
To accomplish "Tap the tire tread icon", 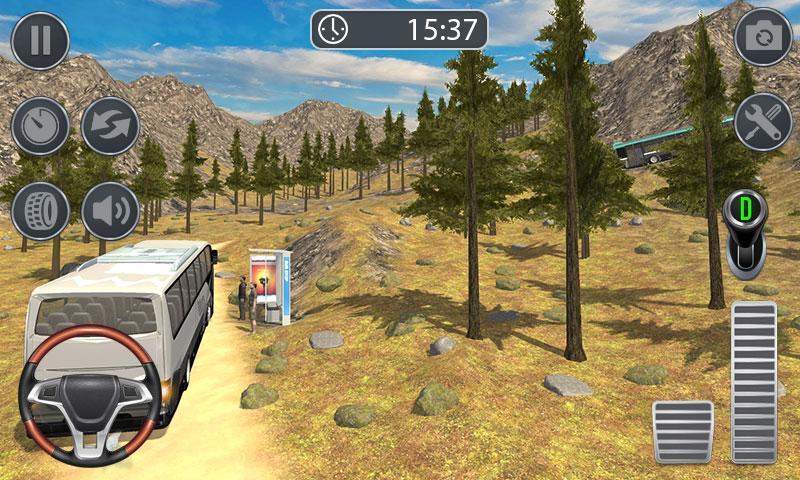I will (40, 211).
